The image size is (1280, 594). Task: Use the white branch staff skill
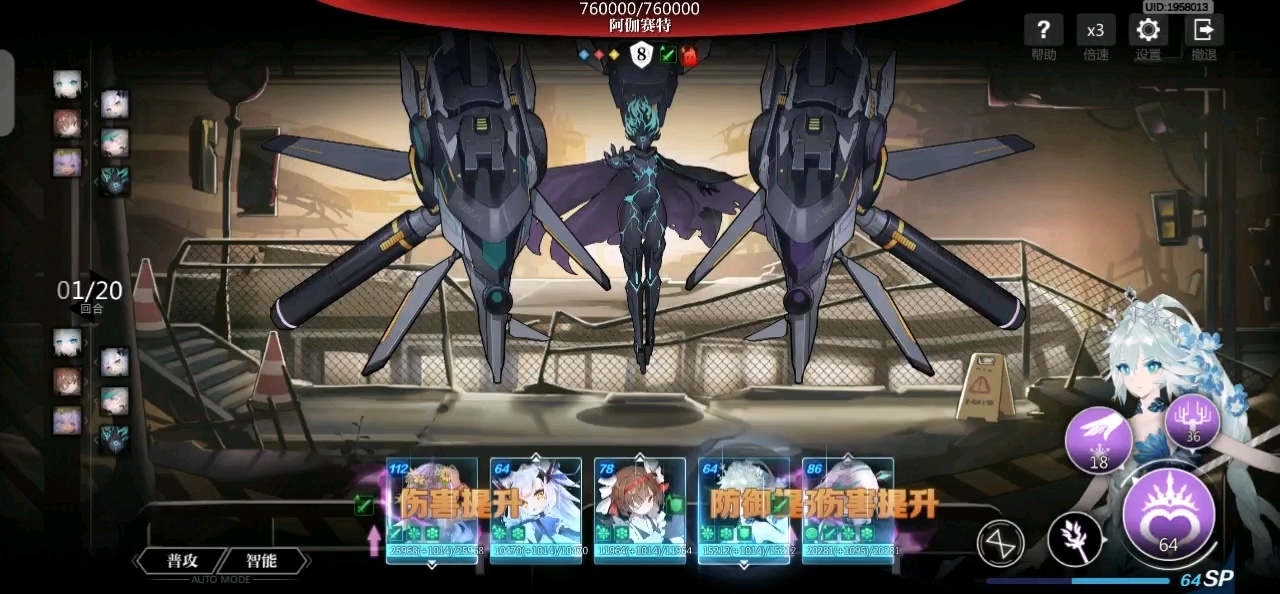click(x=1075, y=539)
